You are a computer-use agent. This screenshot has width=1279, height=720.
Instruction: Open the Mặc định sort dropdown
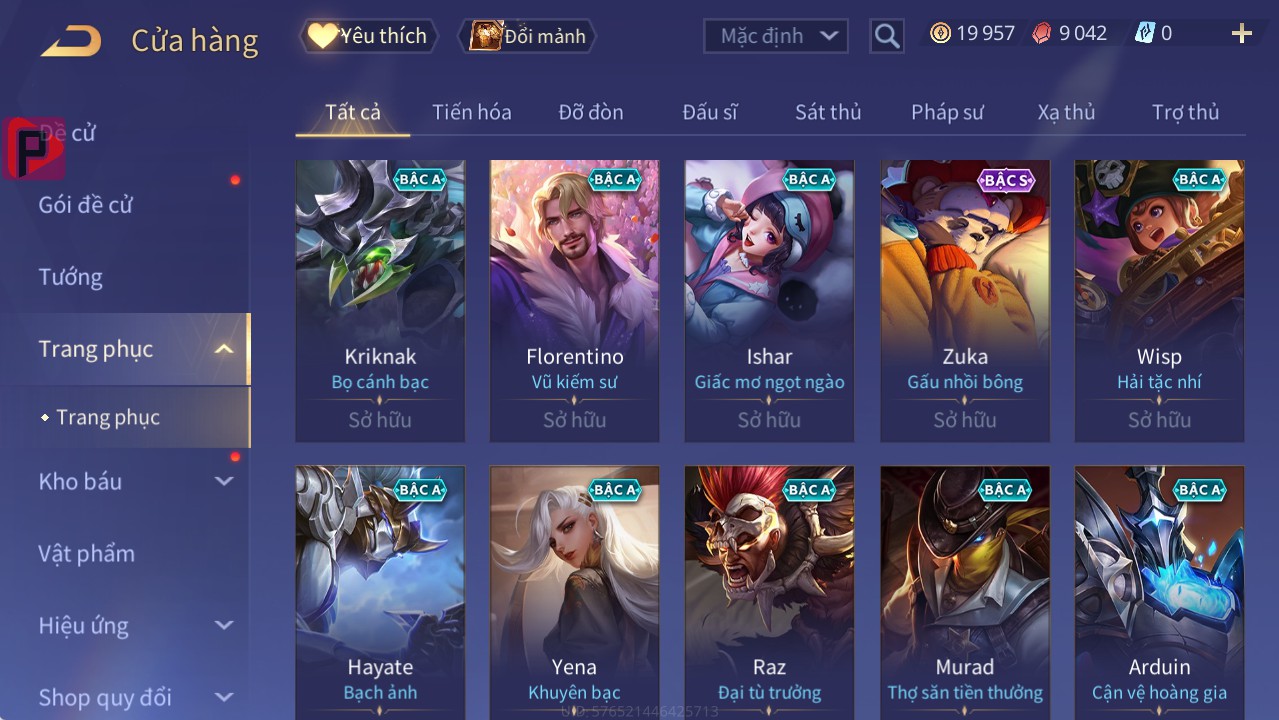(776, 36)
